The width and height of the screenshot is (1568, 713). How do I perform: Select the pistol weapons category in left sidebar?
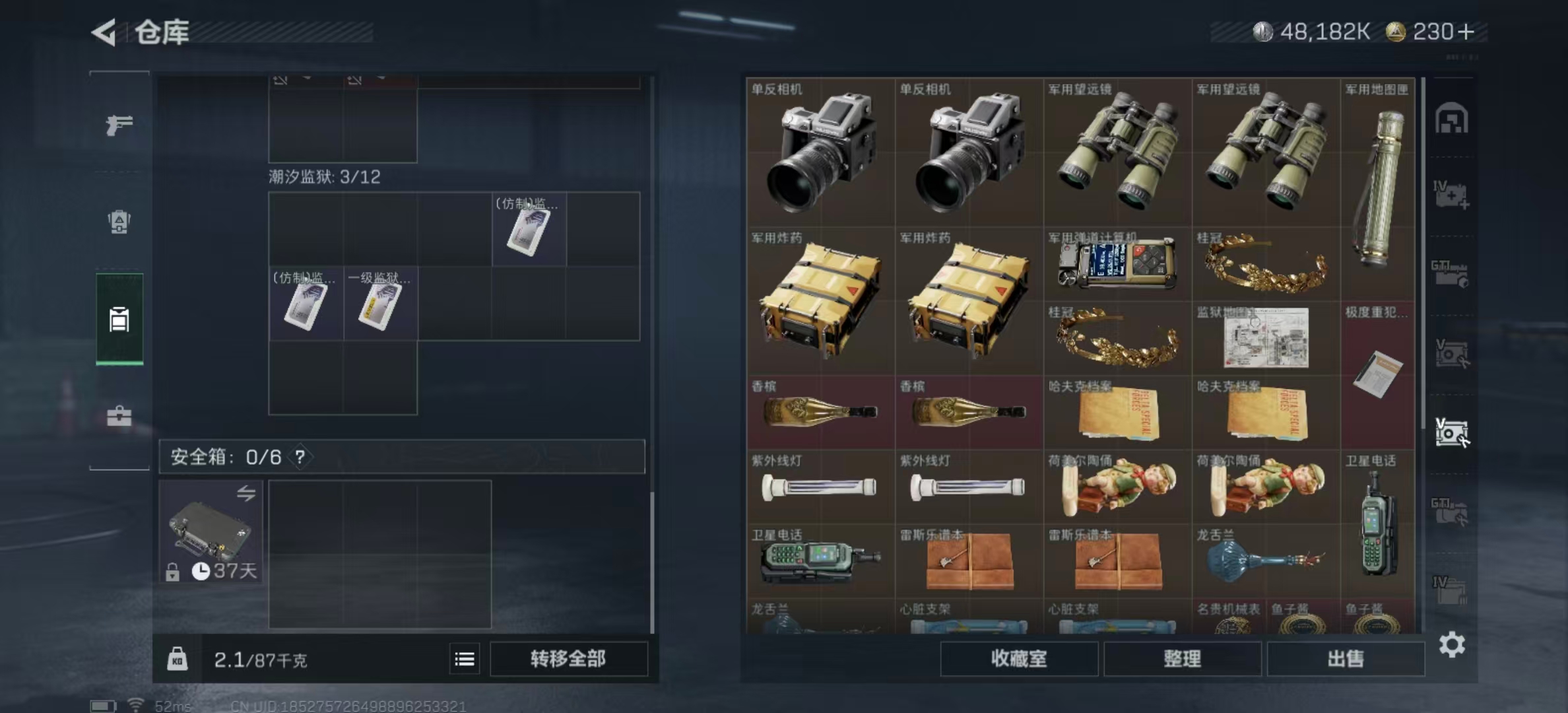119,125
